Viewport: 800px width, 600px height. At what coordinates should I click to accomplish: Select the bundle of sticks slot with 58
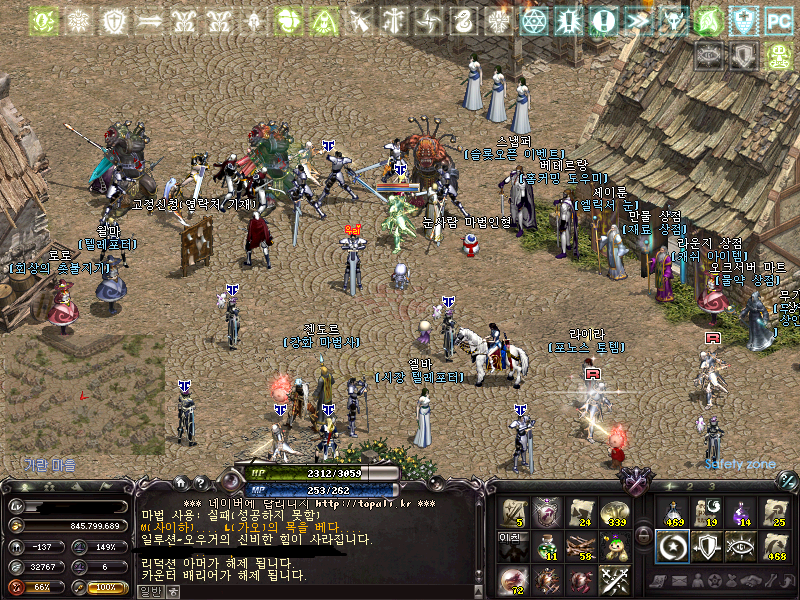[x=581, y=546]
